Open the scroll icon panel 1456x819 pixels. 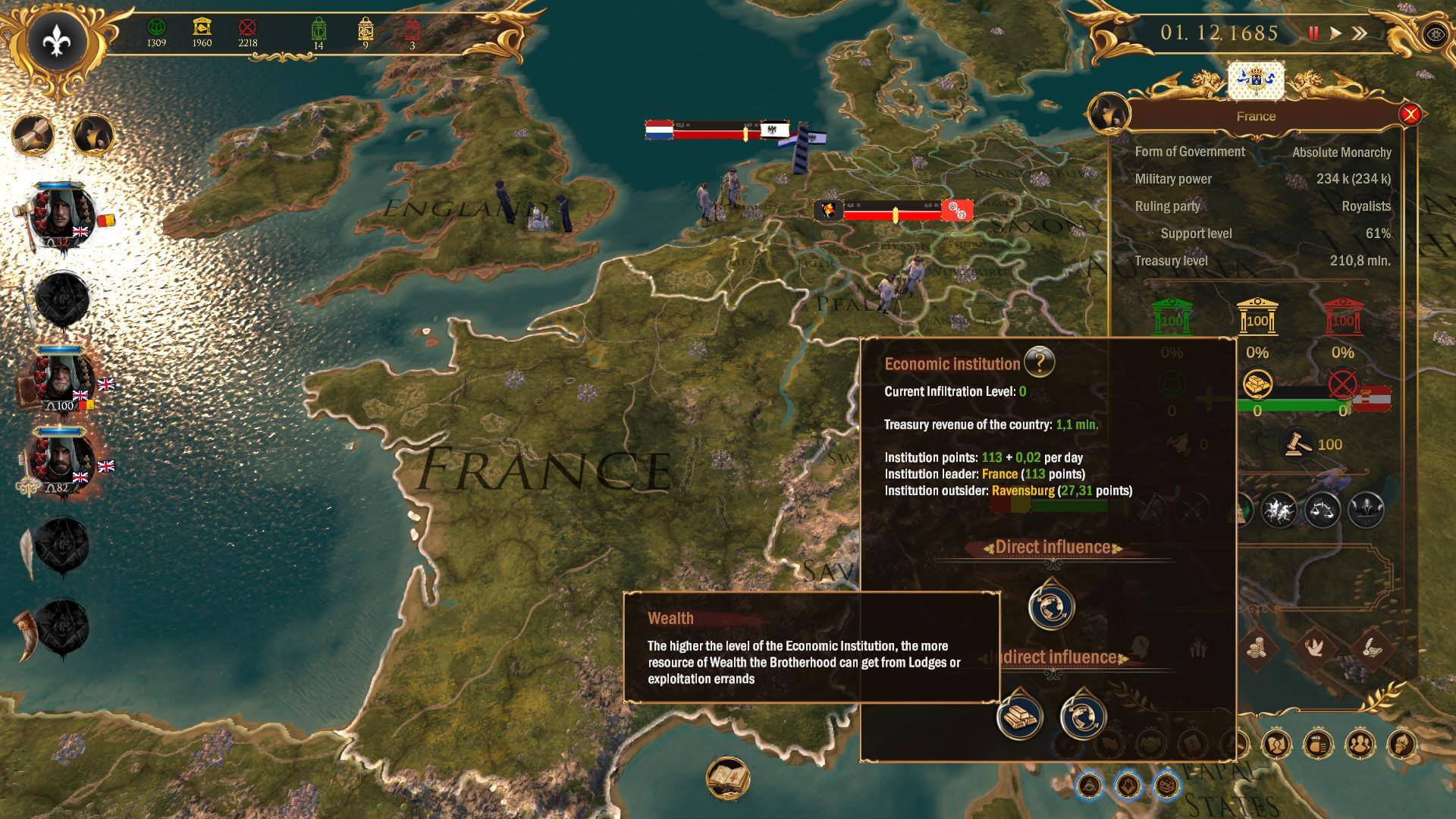pyautogui.click(x=33, y=135)
